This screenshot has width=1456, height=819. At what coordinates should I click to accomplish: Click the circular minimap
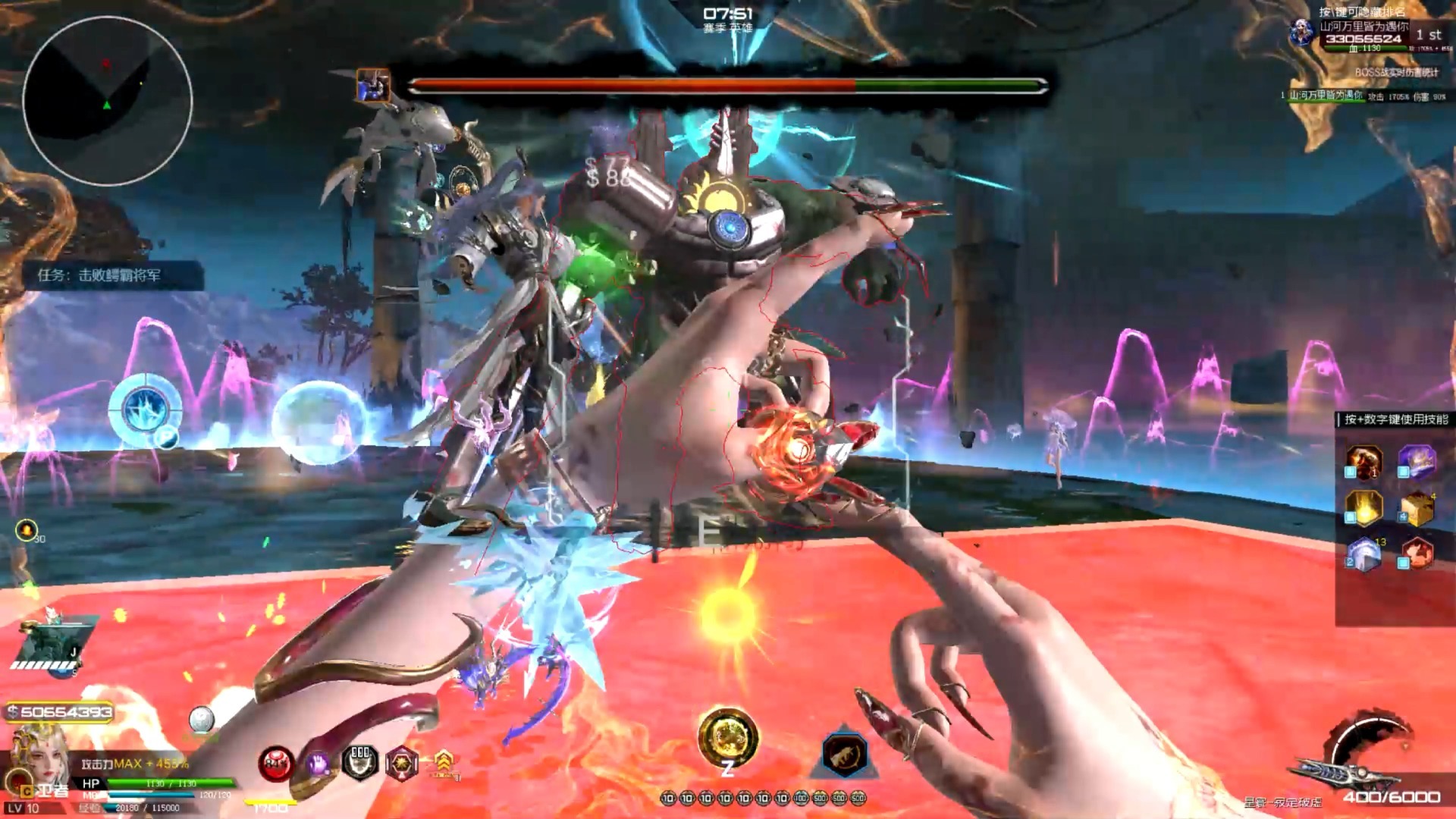click(x=107, y=101)
